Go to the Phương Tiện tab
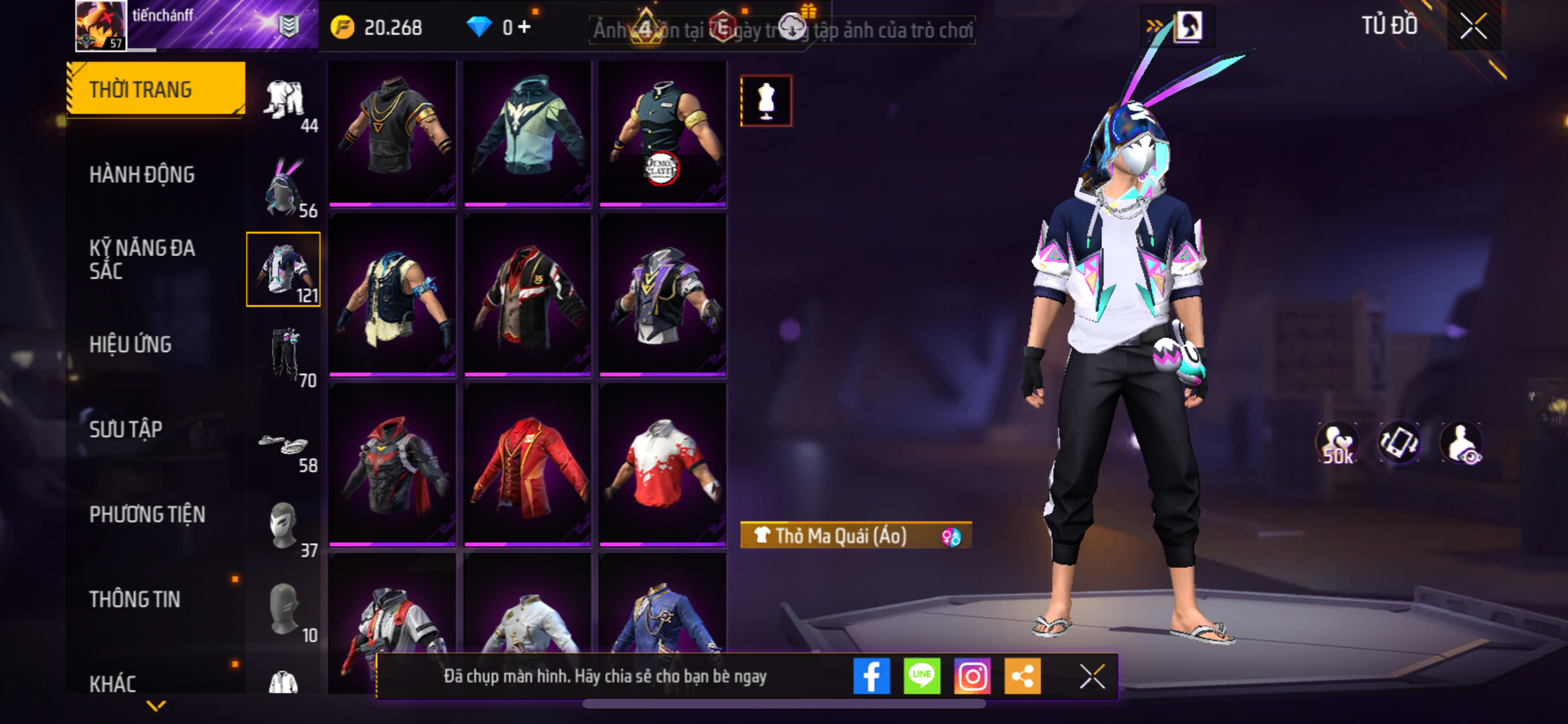 click(x=147, y=514)
